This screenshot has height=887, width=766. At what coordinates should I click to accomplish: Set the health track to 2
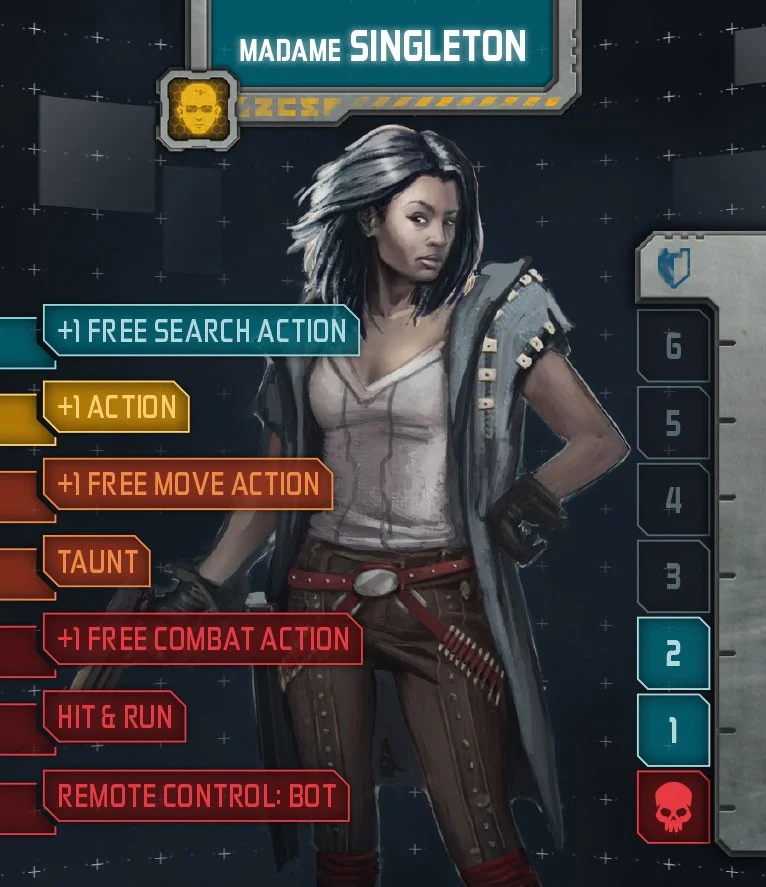coord(673,653)
